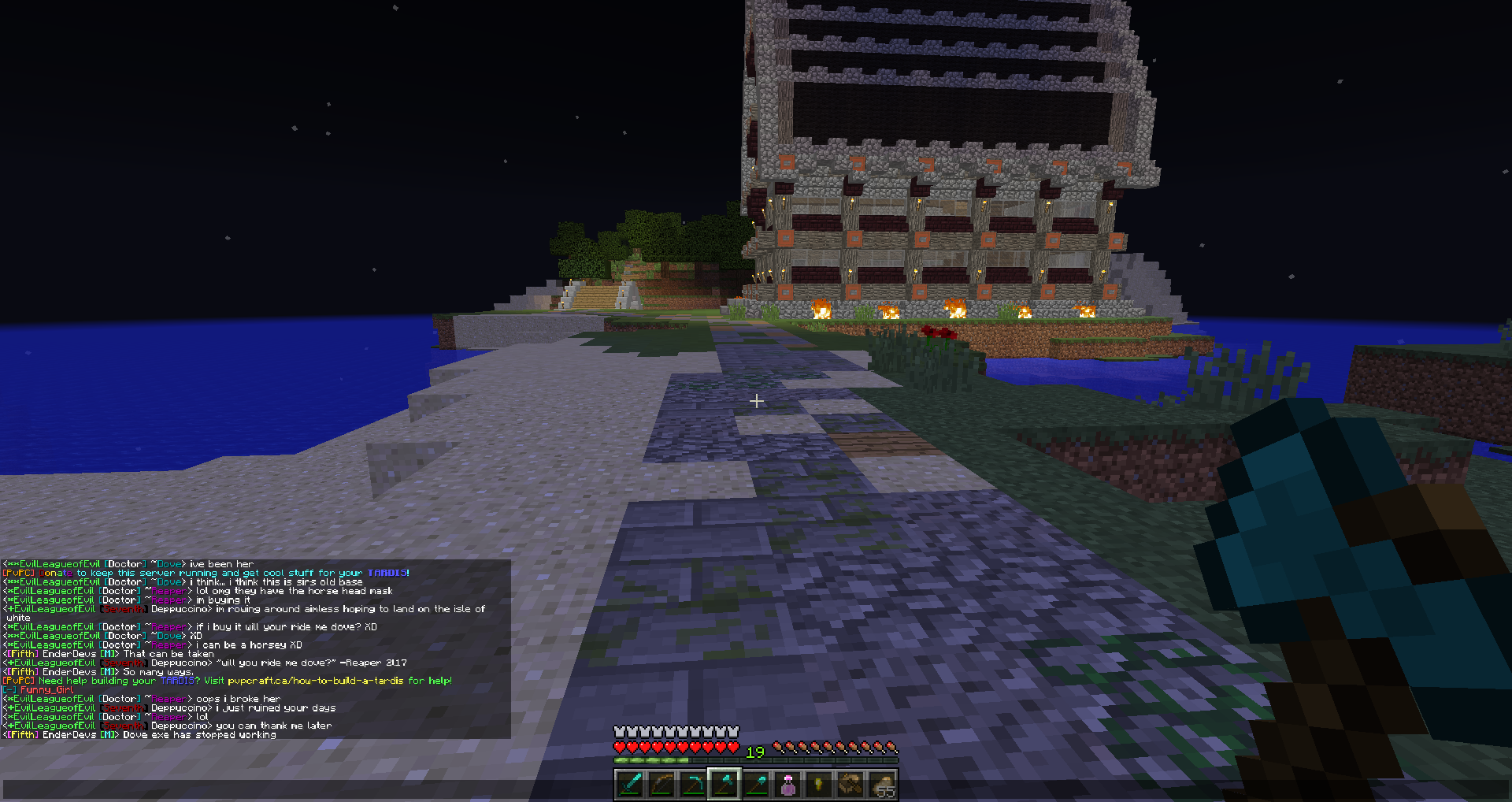Select the diamond sword hotbar slot
The image size is (1512, 802).
point(630,785)
